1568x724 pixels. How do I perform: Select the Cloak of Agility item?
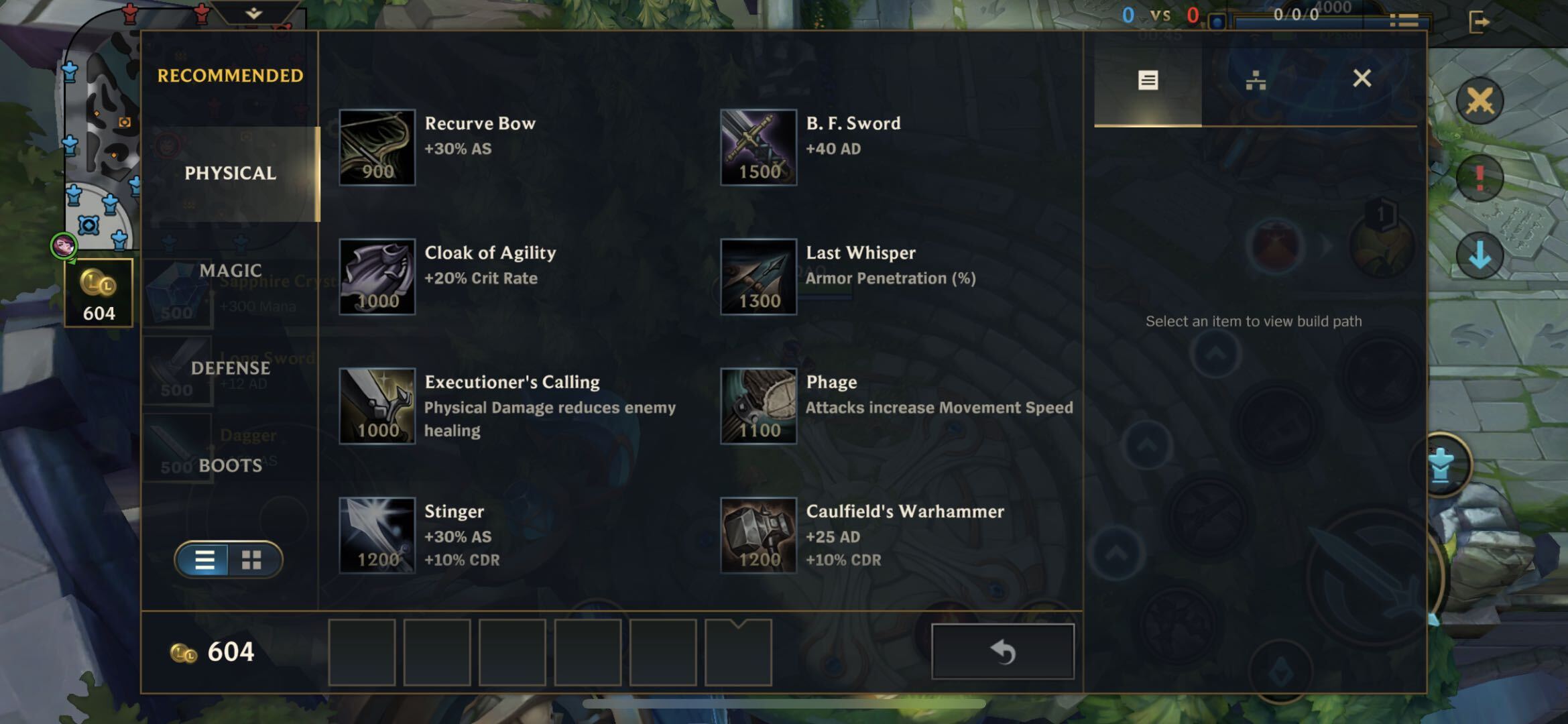click(377, 277)
